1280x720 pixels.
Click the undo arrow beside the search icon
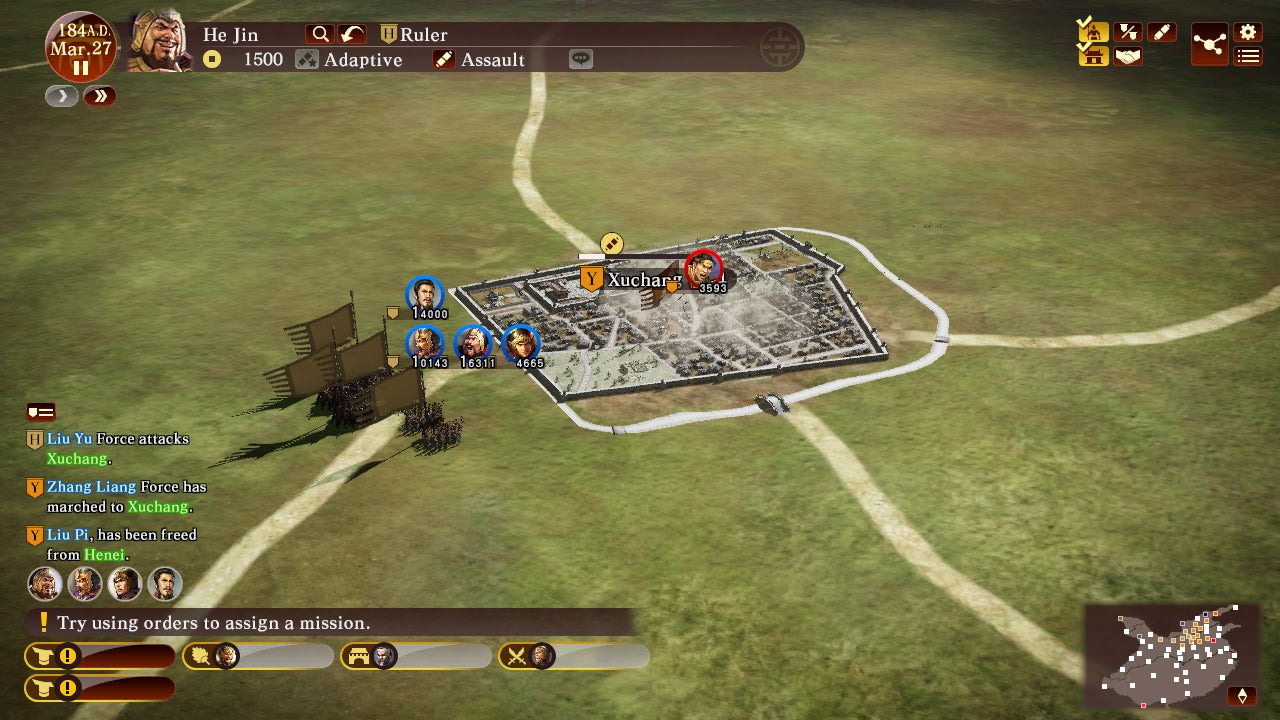(350, 33)
